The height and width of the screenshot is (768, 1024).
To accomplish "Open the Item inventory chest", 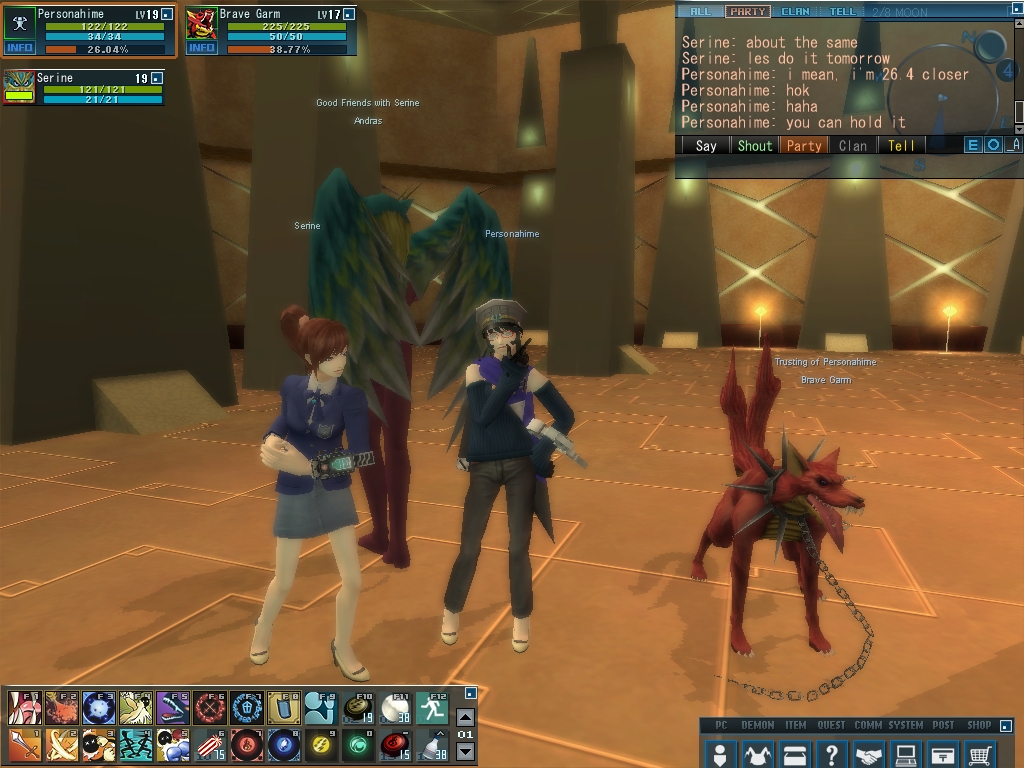I will coord(794,755).
